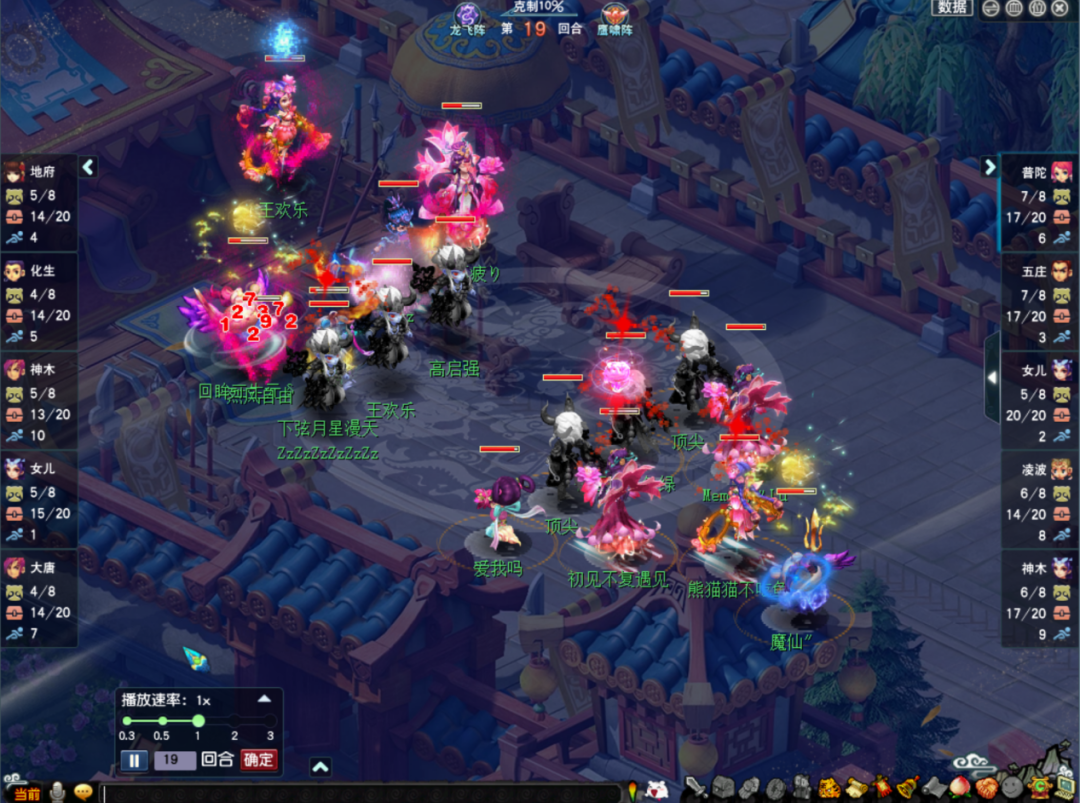This screenshot has height=803, width=1080.
Task: Open the peach icon in bottom toolbar
Action: [x=959, y=788]
